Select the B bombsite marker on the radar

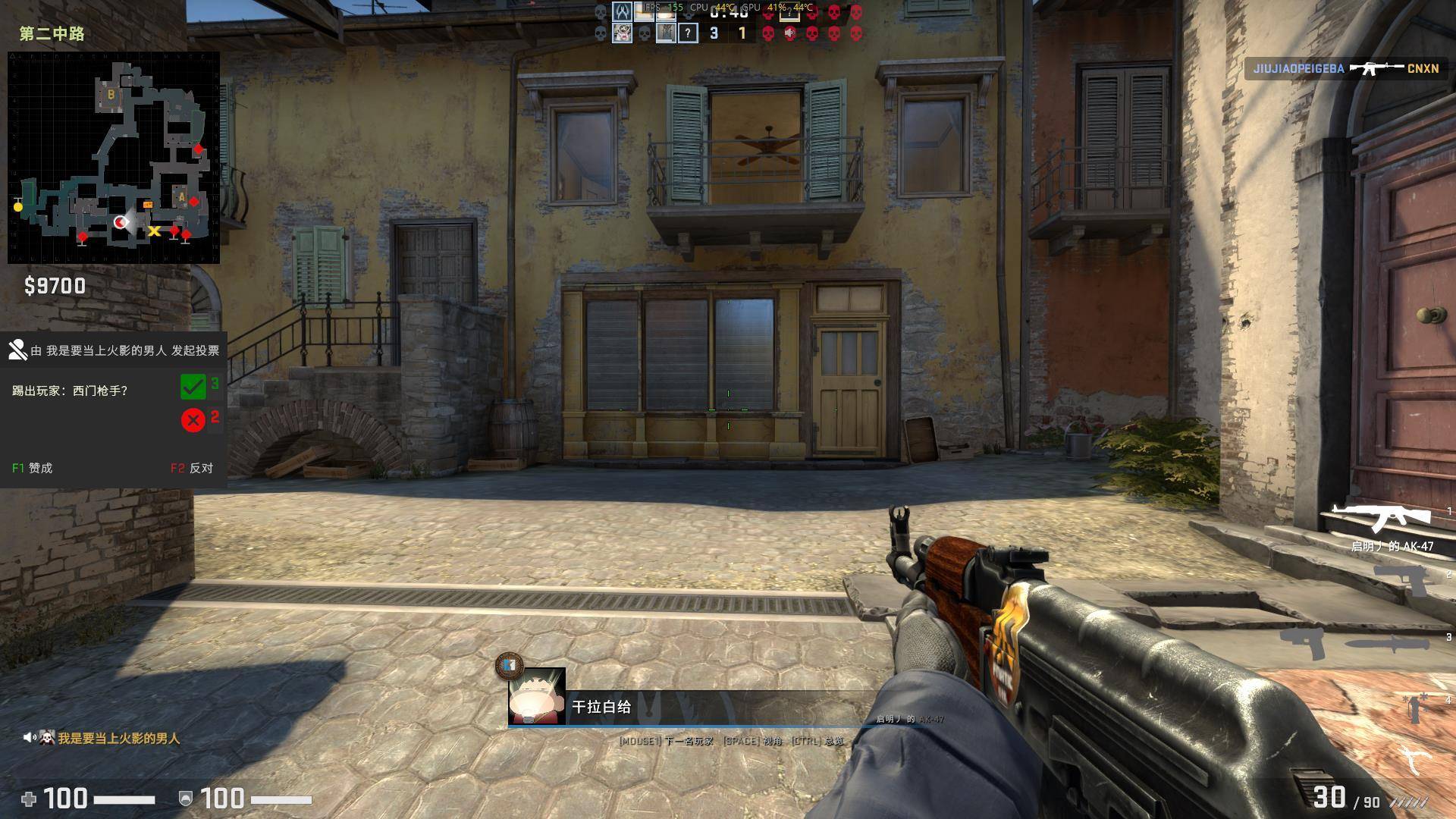(x=111, y=95)
